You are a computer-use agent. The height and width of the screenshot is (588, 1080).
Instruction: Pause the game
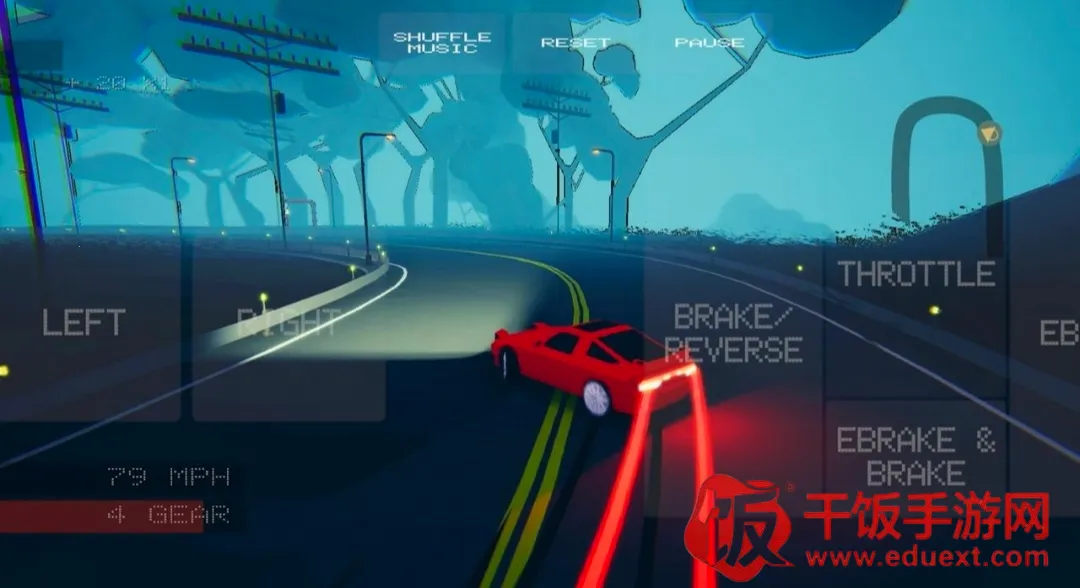point(709,43)
